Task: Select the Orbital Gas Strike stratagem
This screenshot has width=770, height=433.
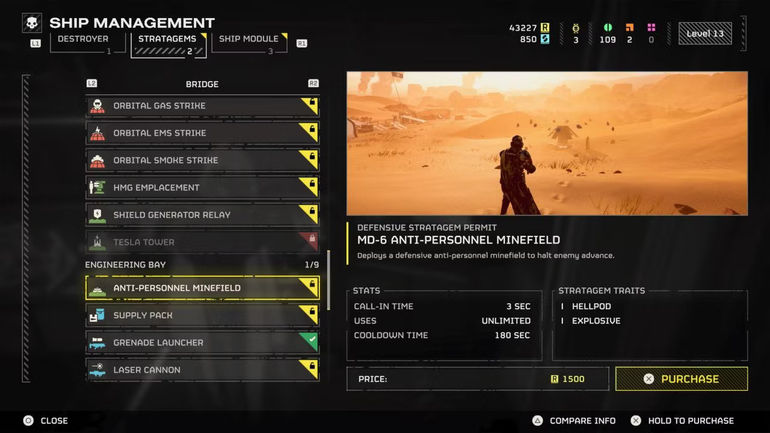Action: (x=202, y=106)
